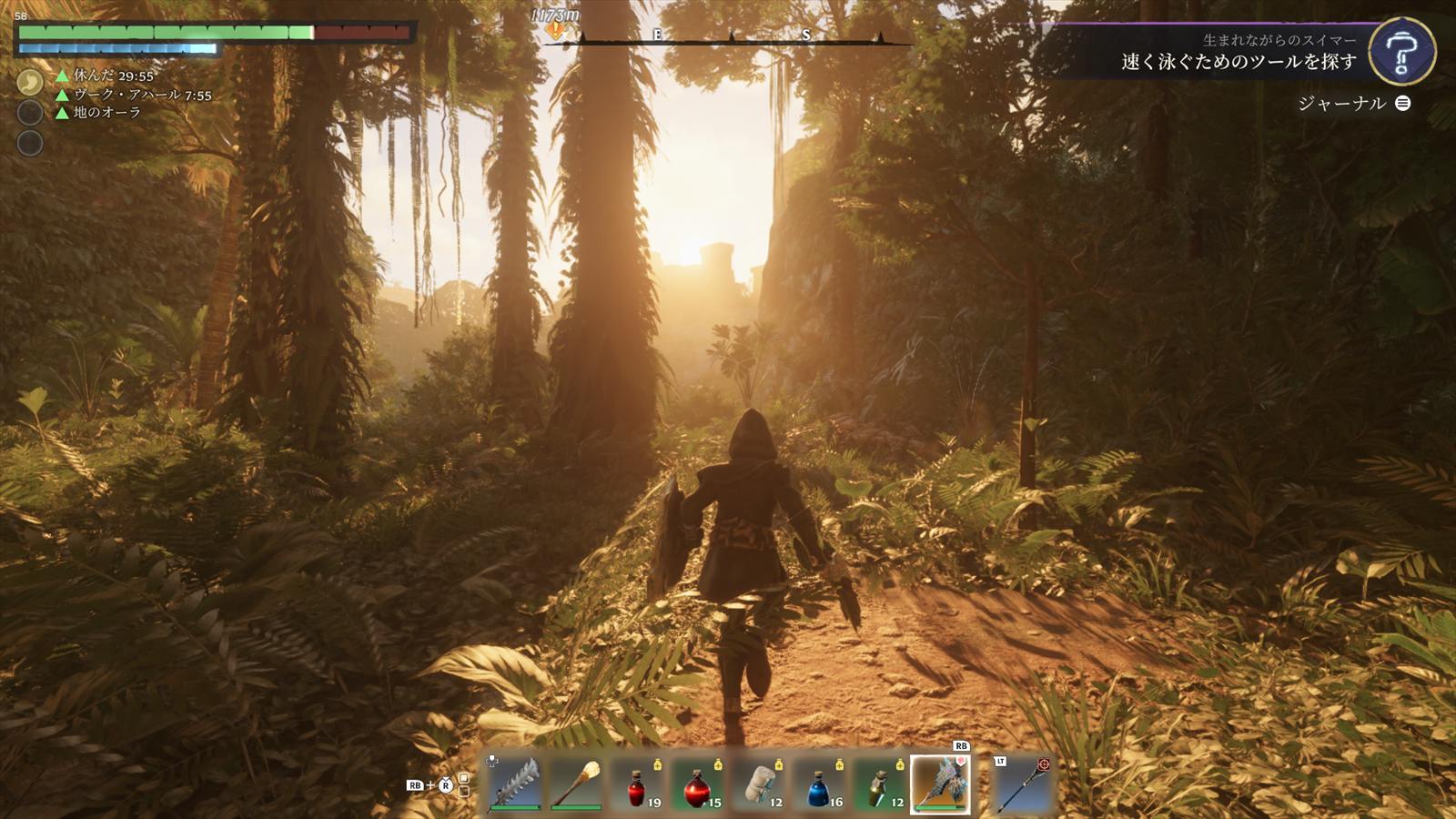
Task: Select the olive green bottle slot
Action: (x=880, y=784)
